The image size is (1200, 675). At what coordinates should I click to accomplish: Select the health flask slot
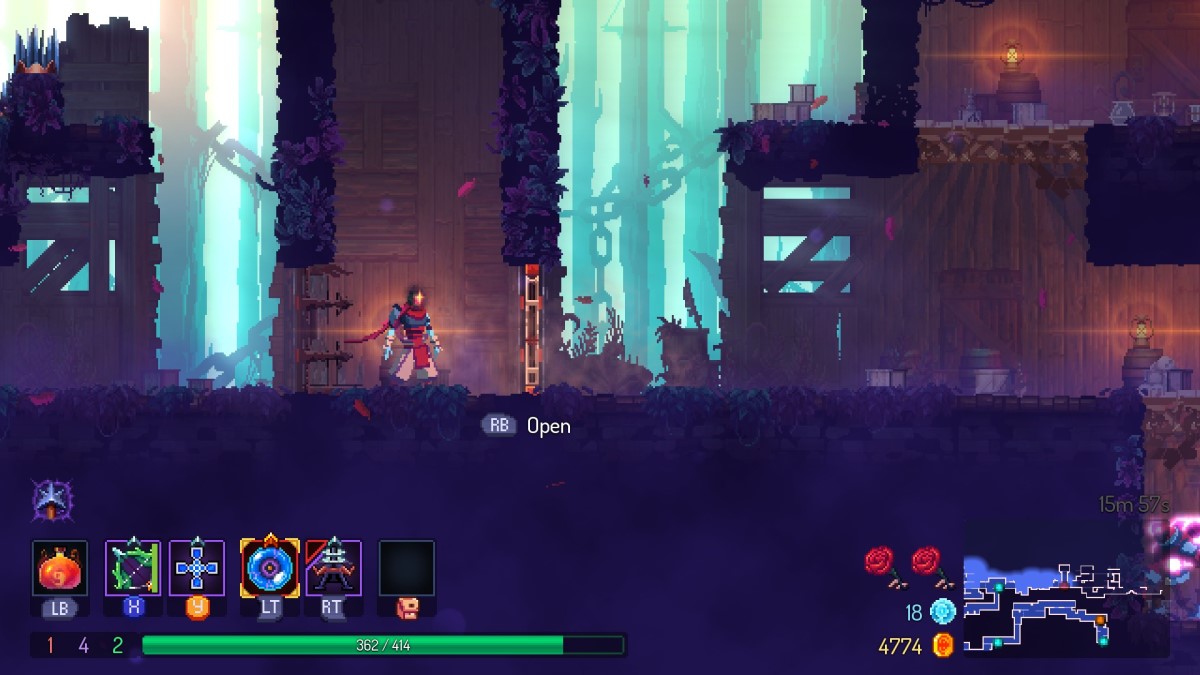pyautogui.click(x=60, y=568)
